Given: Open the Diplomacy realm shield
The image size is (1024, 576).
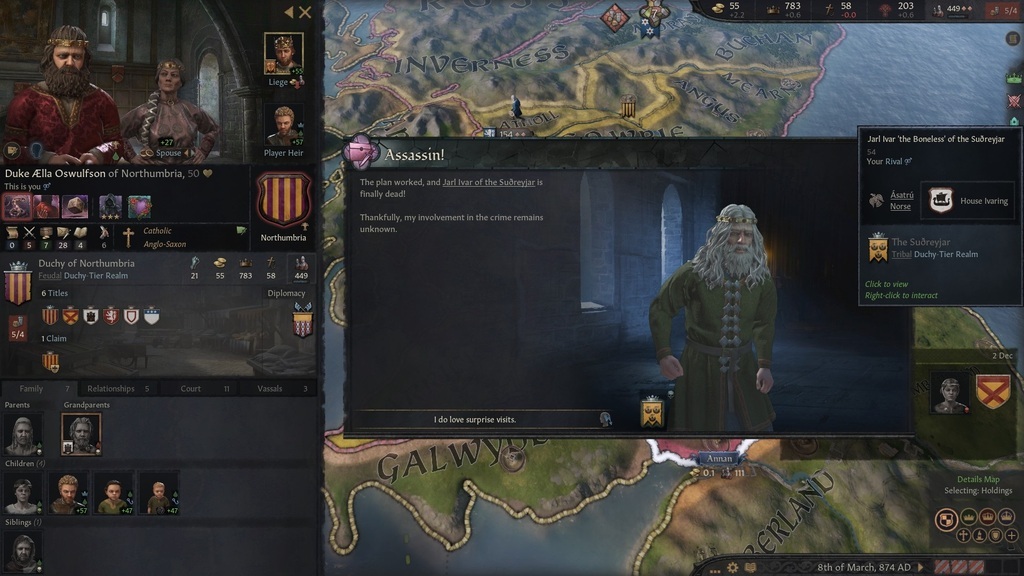Looking at the screenshot, I should [301, 323].
